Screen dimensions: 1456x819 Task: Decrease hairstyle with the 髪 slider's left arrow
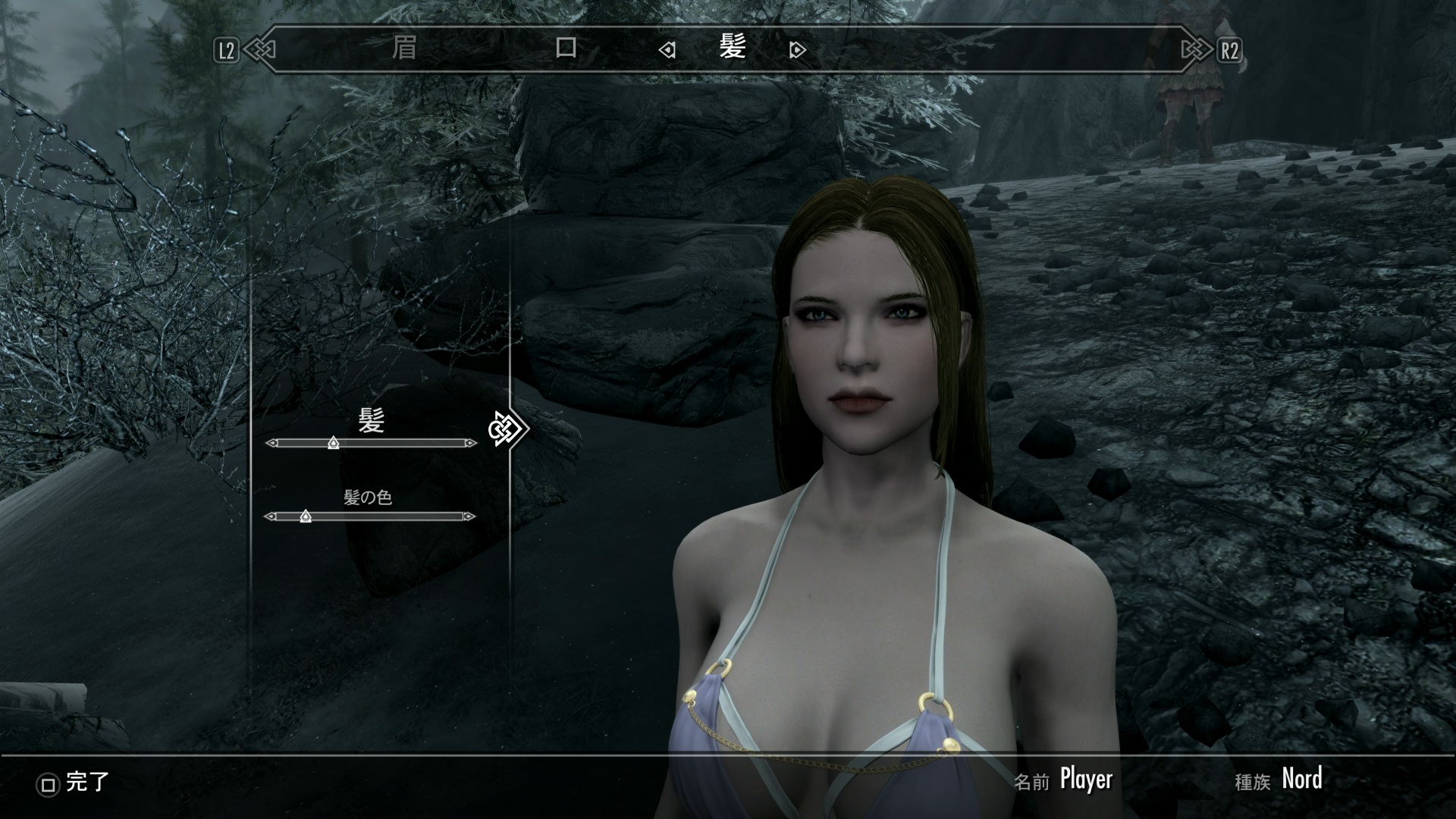271,443
